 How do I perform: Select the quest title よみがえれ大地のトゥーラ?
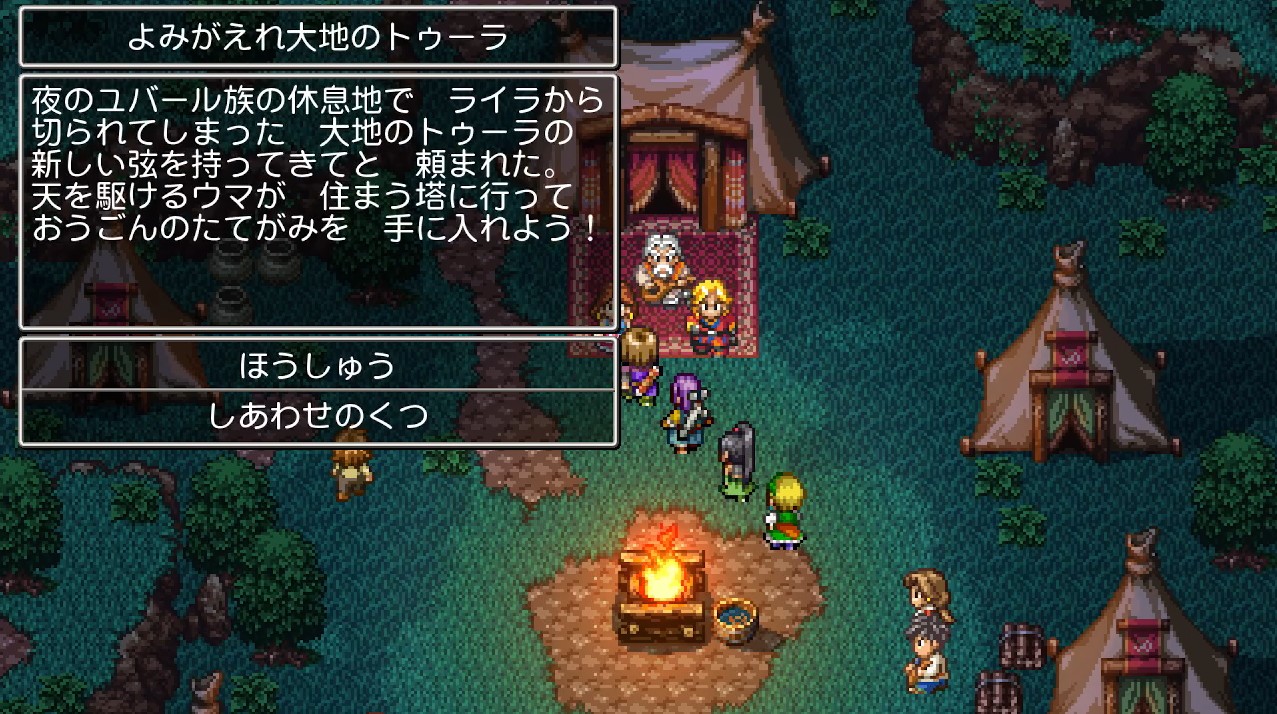pyautogui.click(x=318, y=38)
